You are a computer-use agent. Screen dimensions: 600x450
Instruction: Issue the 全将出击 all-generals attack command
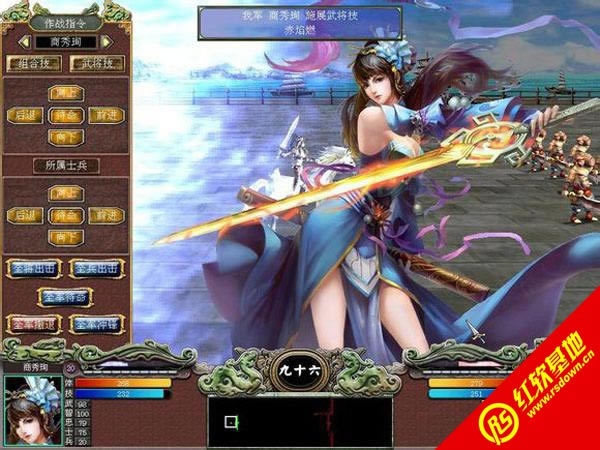click(x=33, y=268)
